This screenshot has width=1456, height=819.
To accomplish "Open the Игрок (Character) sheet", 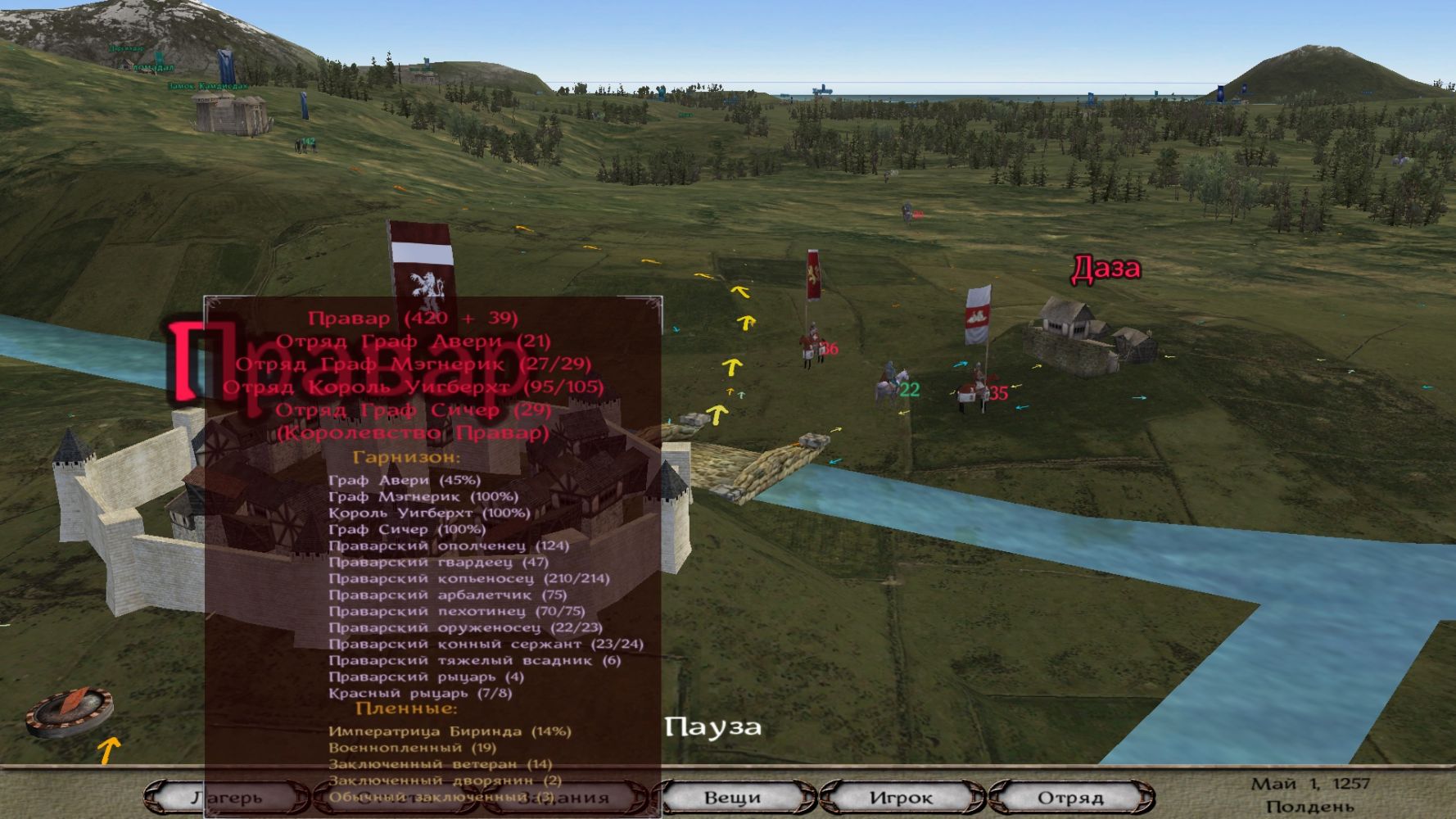I will [901, 797].
